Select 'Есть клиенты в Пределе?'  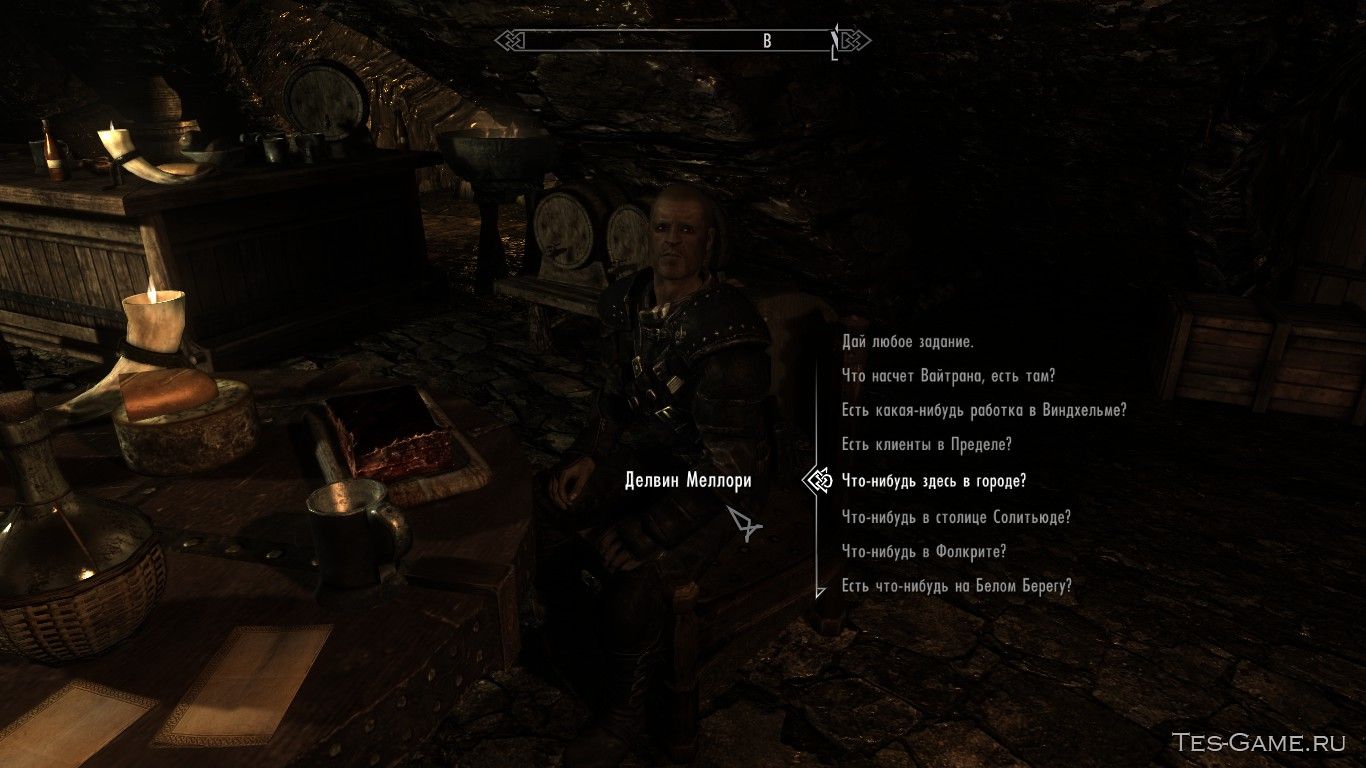(x=925, y=444)
